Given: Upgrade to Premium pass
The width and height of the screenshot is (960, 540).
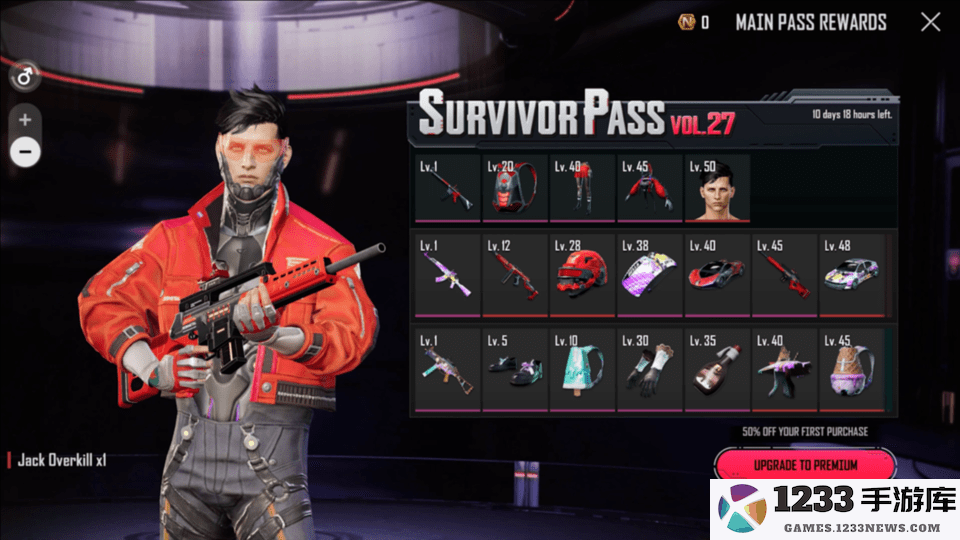Looking at the screenshot, I should 804,465.
